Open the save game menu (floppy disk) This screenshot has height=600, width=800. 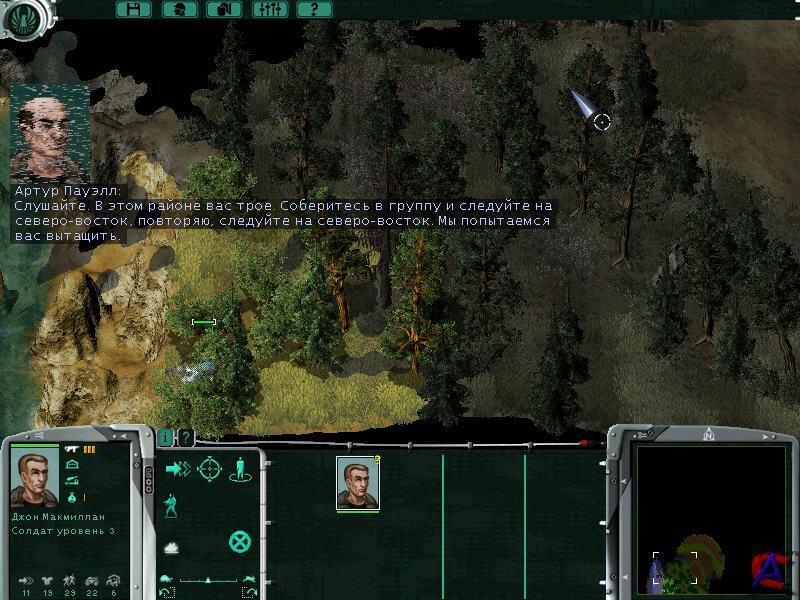[x=133, y=9]
